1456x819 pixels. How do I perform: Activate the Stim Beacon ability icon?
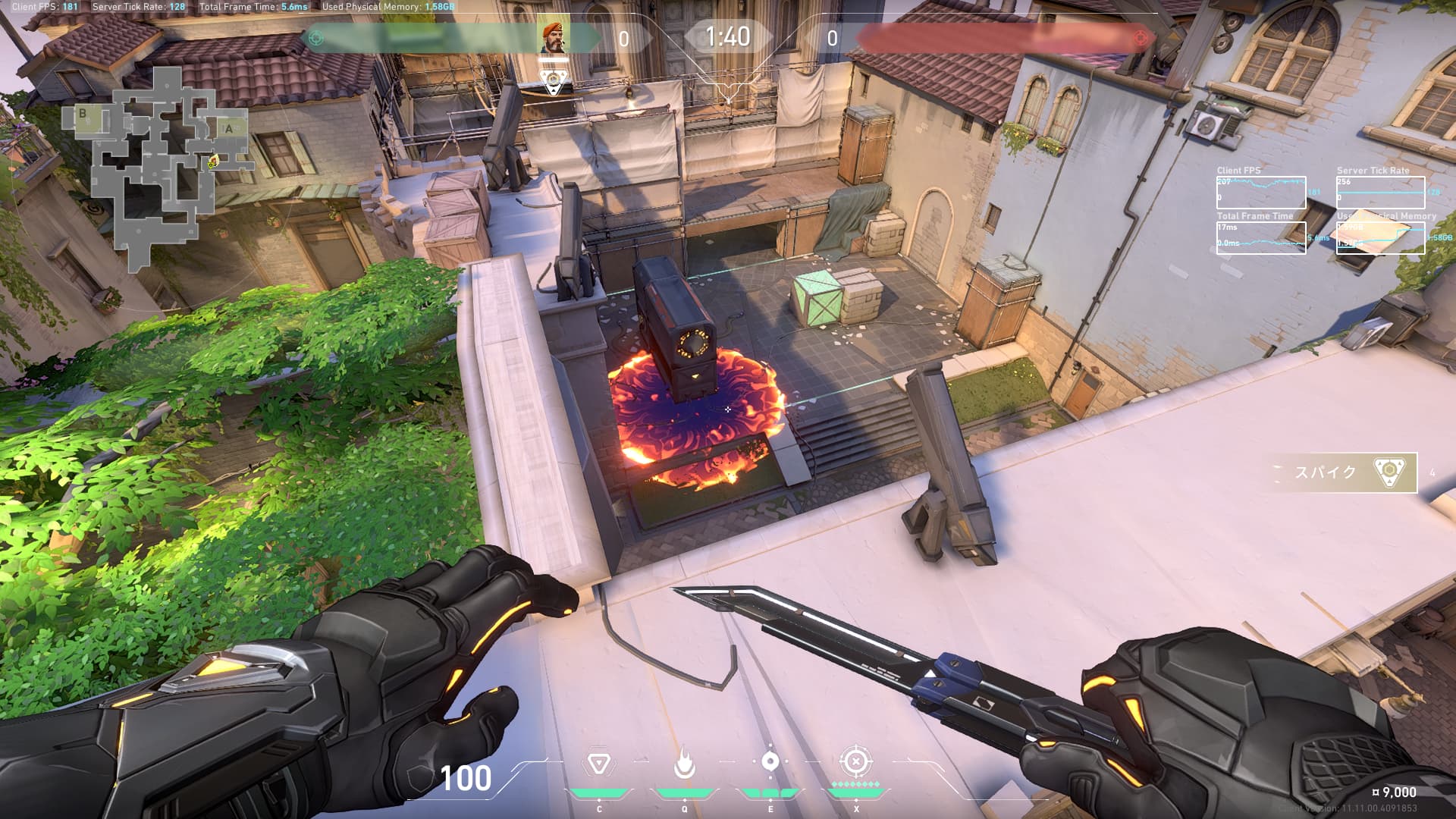[599, 763]
